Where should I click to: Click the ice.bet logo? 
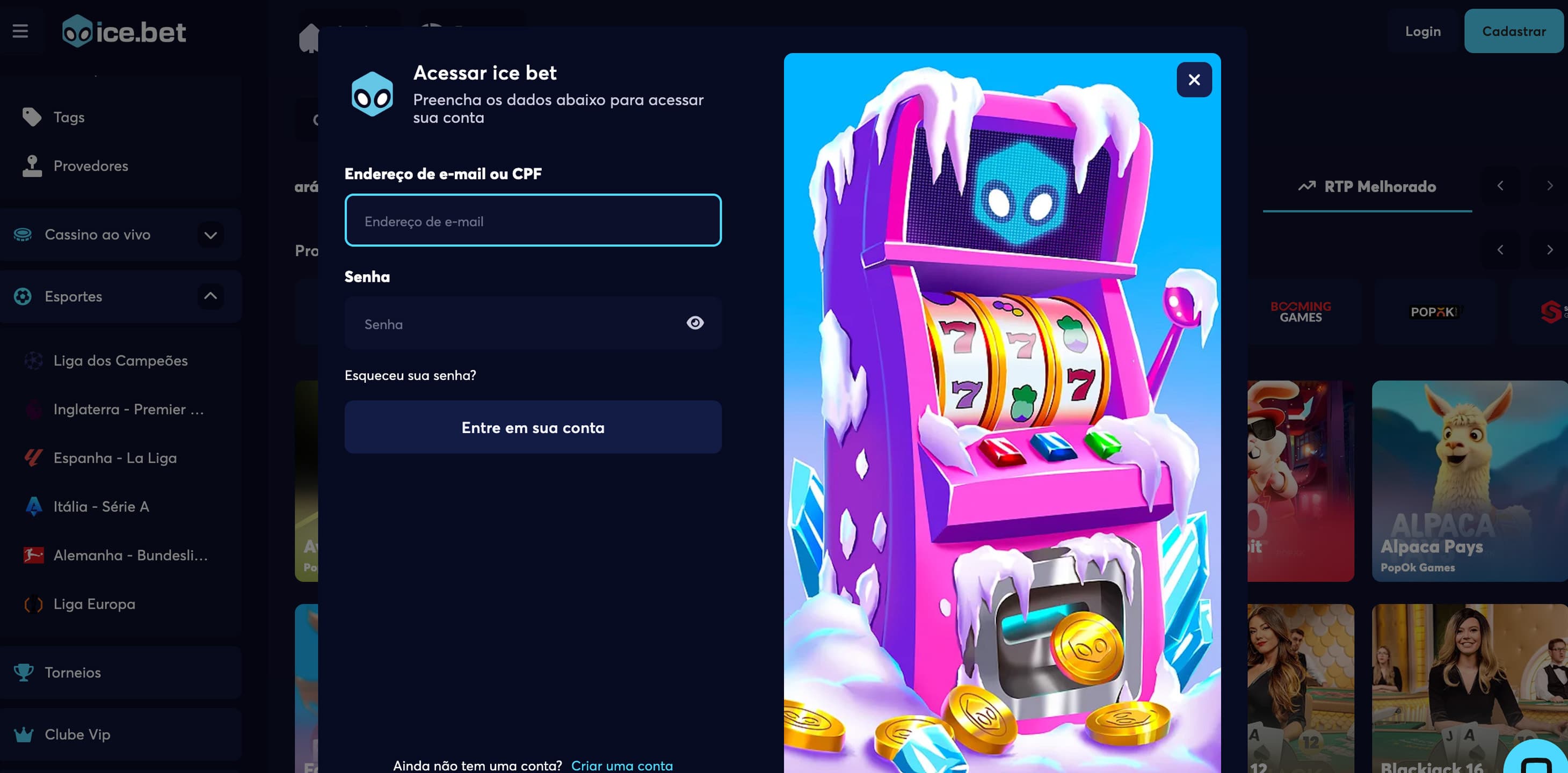pyautogui.click(x=124, y=32)
